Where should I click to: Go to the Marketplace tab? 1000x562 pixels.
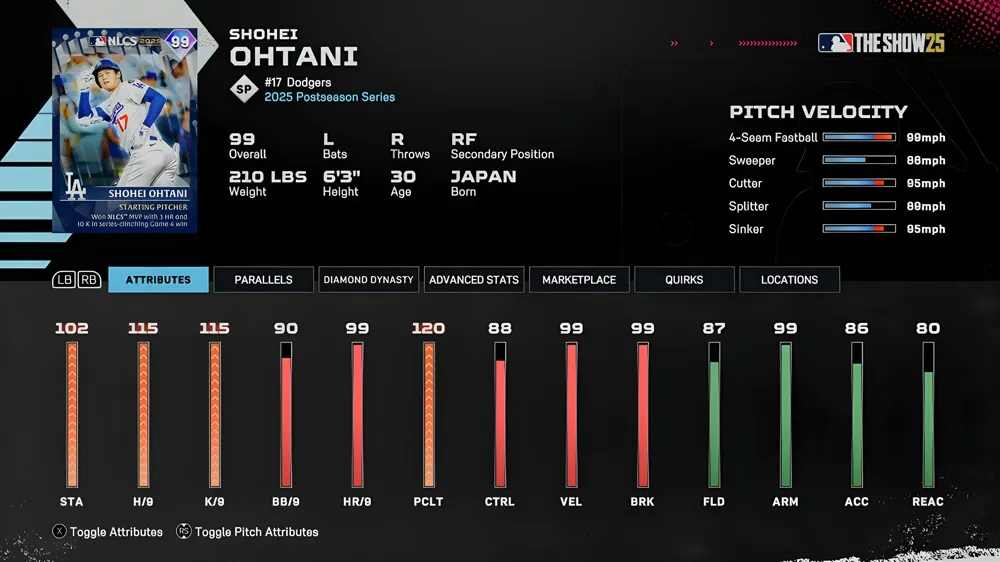pos(579,280)
